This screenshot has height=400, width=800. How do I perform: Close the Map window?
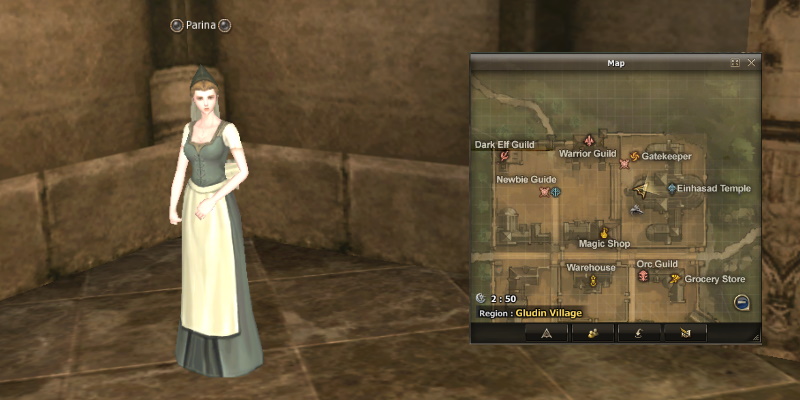752,63
